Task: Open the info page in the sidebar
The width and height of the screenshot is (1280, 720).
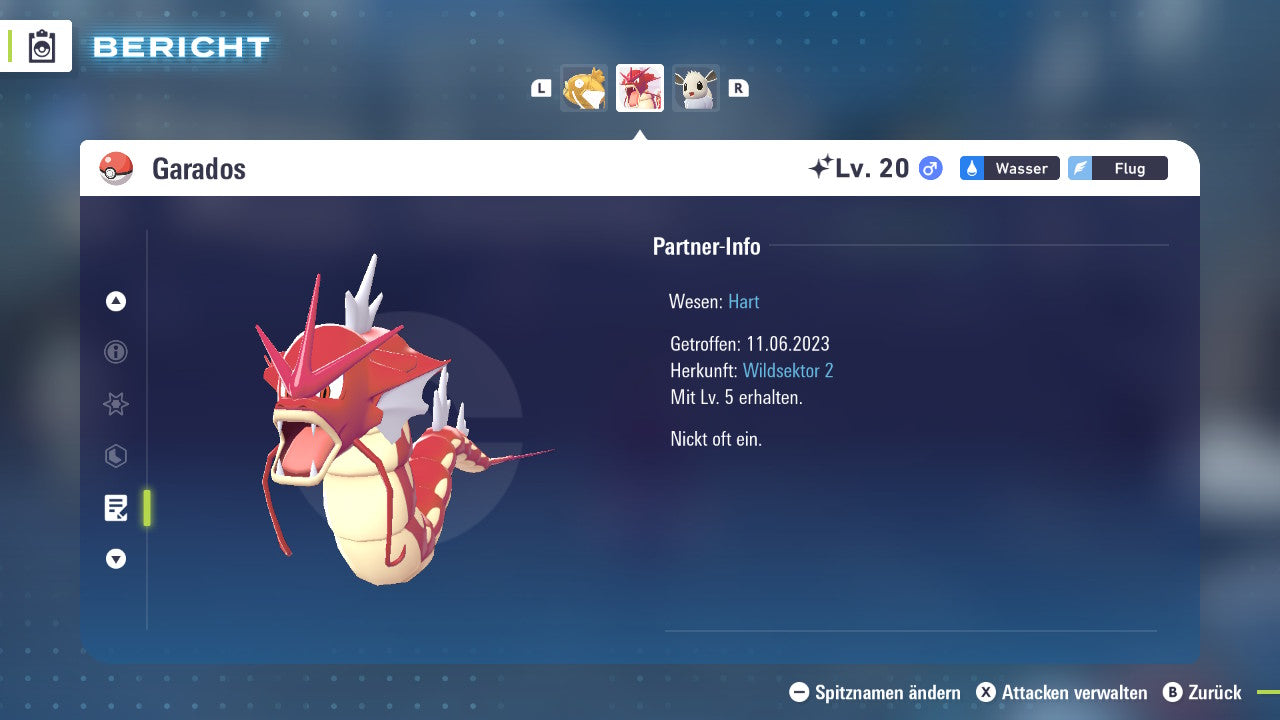Action: coord(115,352)
